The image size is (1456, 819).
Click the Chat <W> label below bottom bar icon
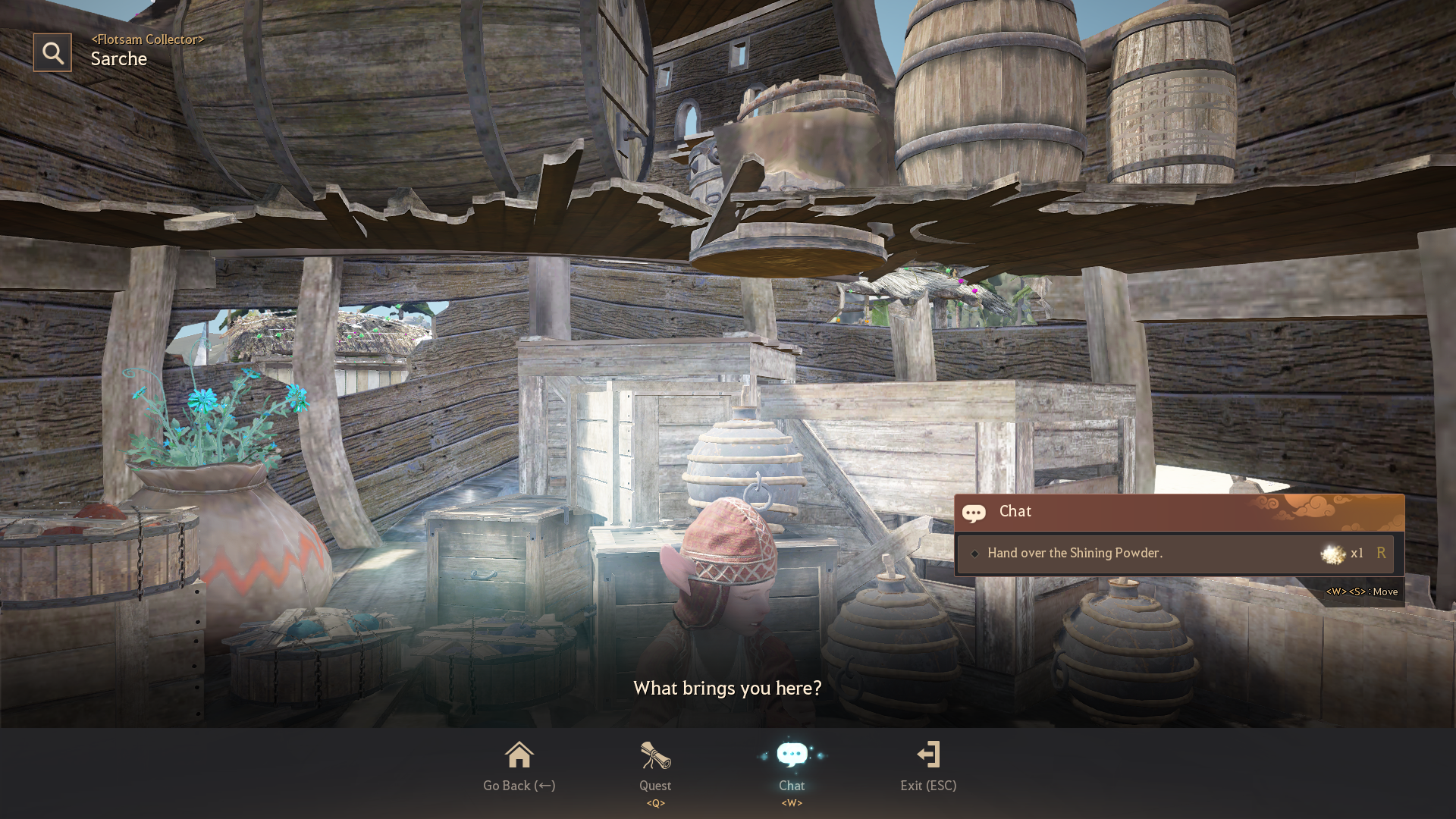click(x=792, y=804)
